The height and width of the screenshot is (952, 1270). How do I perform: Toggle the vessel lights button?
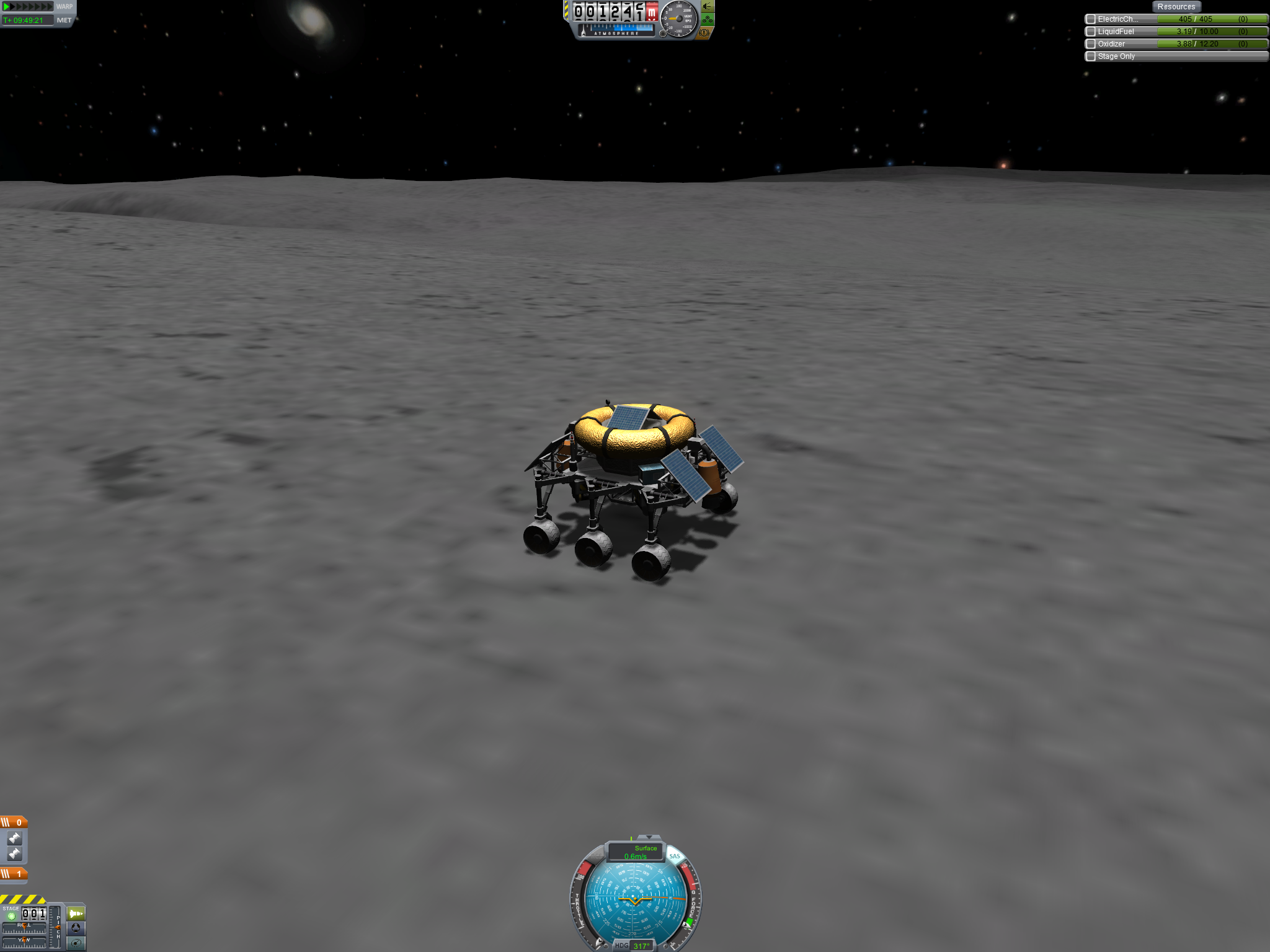pyautogui.click(x=708, y=7)
